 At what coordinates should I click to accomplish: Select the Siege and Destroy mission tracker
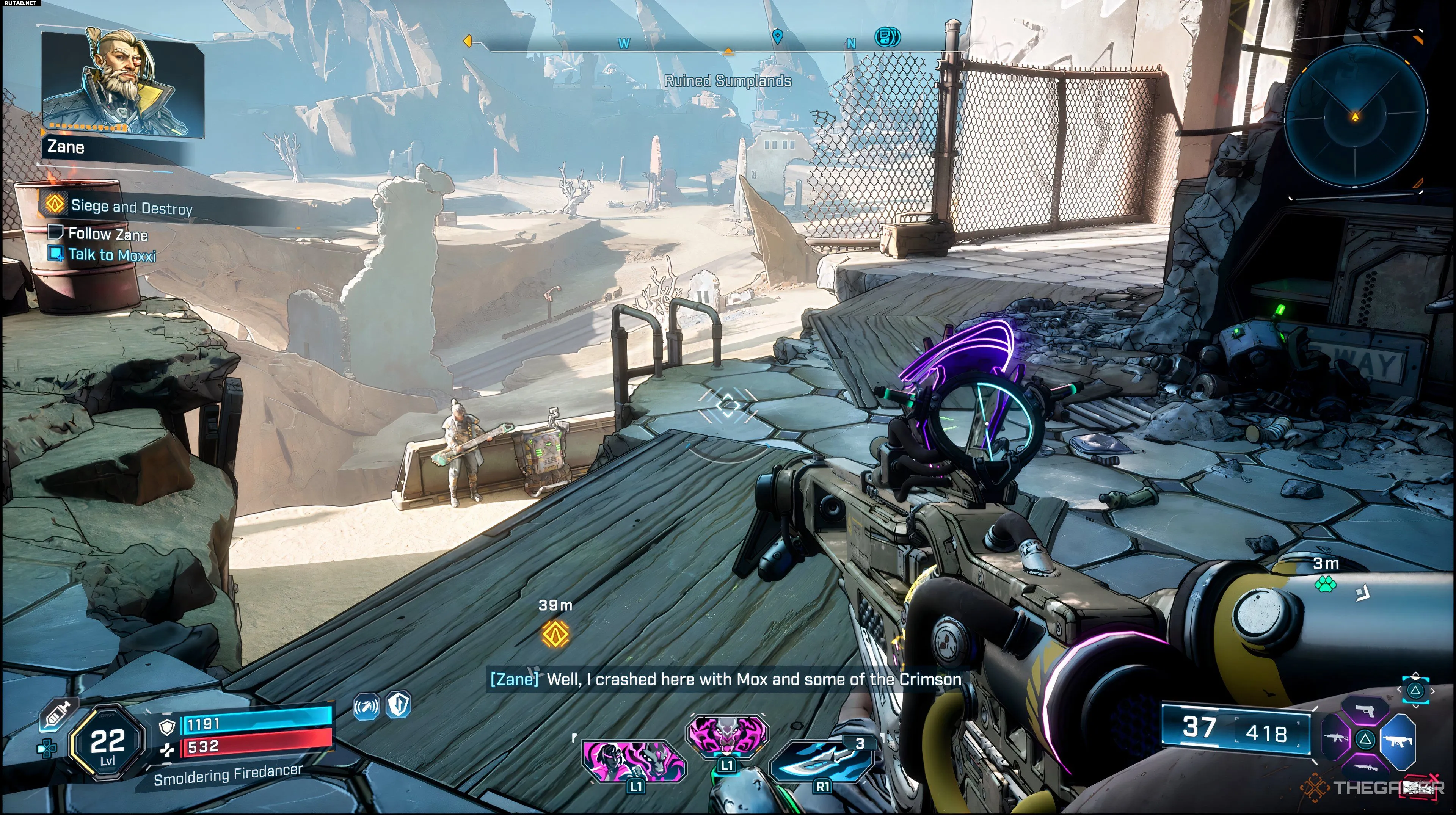[x=131, y=207]
